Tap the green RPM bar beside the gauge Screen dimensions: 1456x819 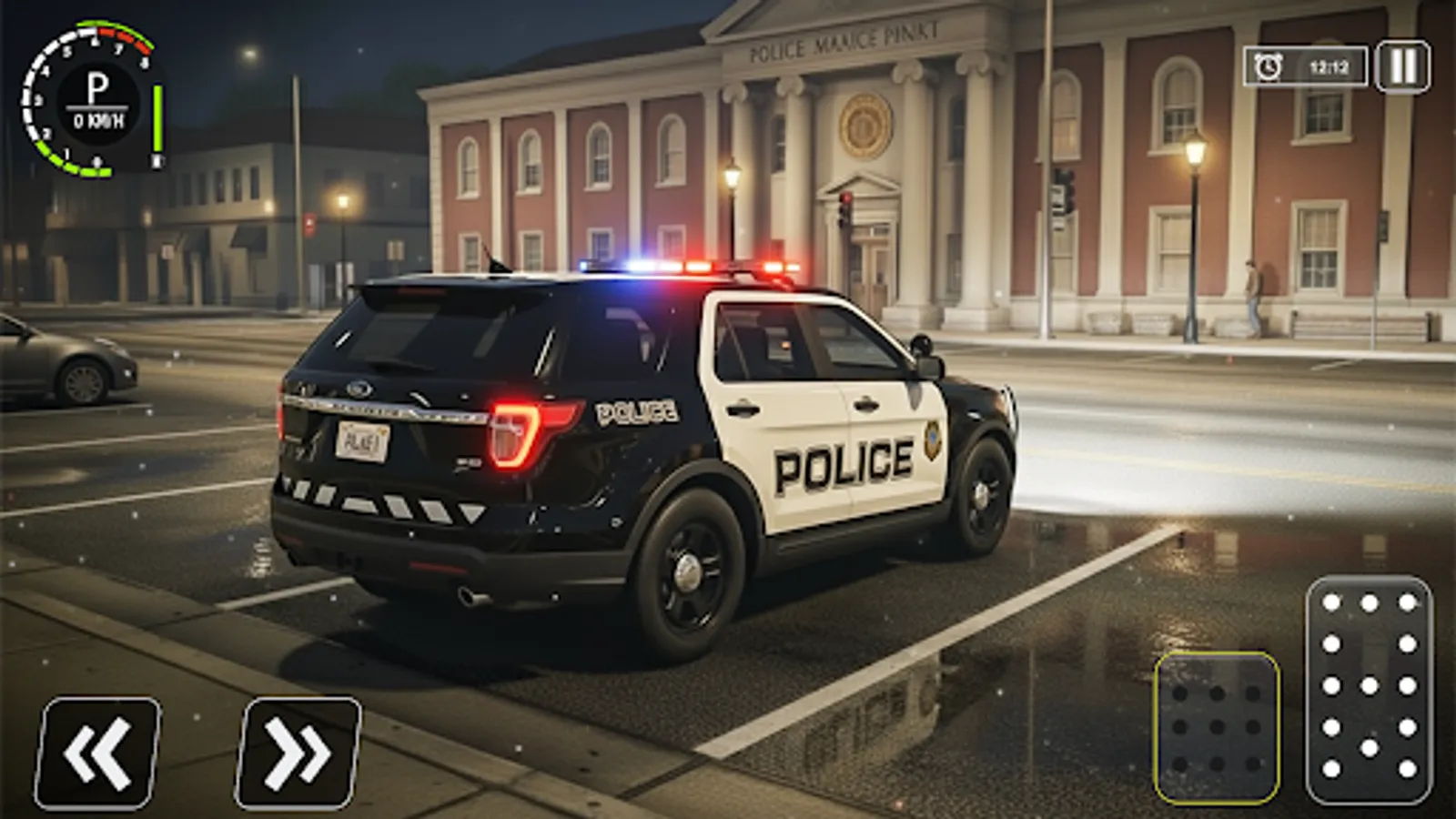157,118
